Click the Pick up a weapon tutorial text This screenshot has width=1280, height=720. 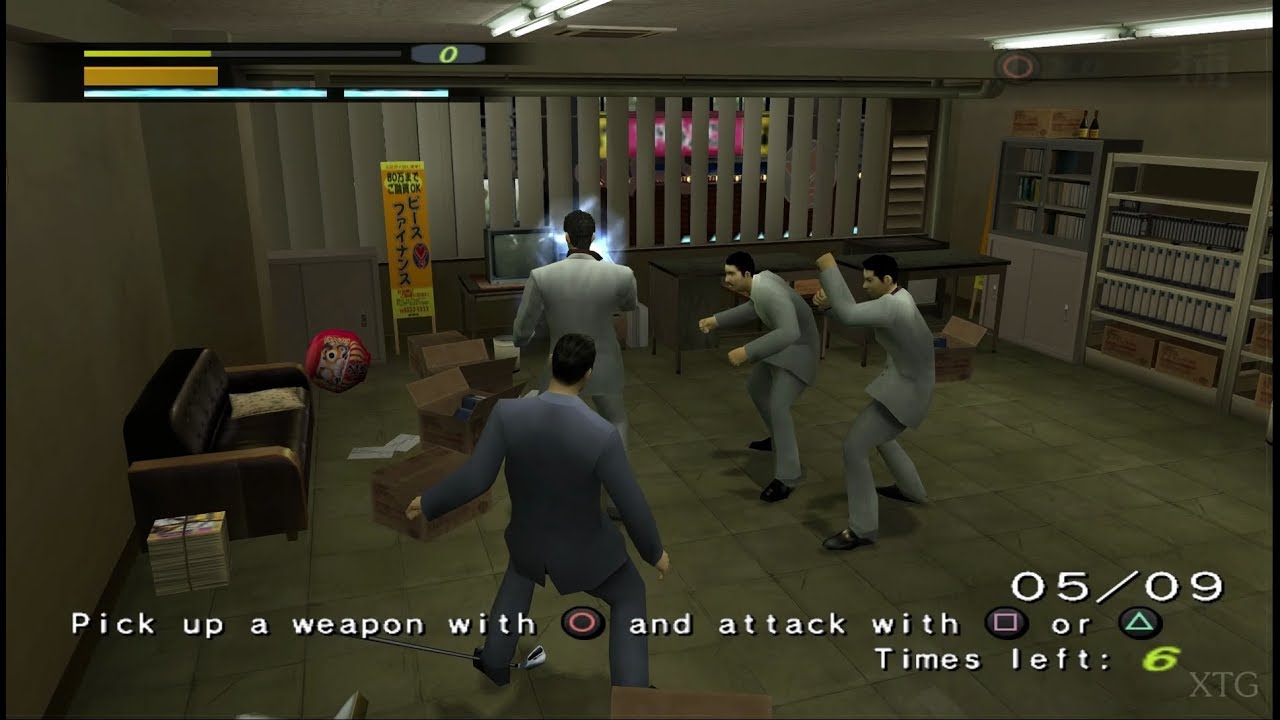(x=280, y=623)
